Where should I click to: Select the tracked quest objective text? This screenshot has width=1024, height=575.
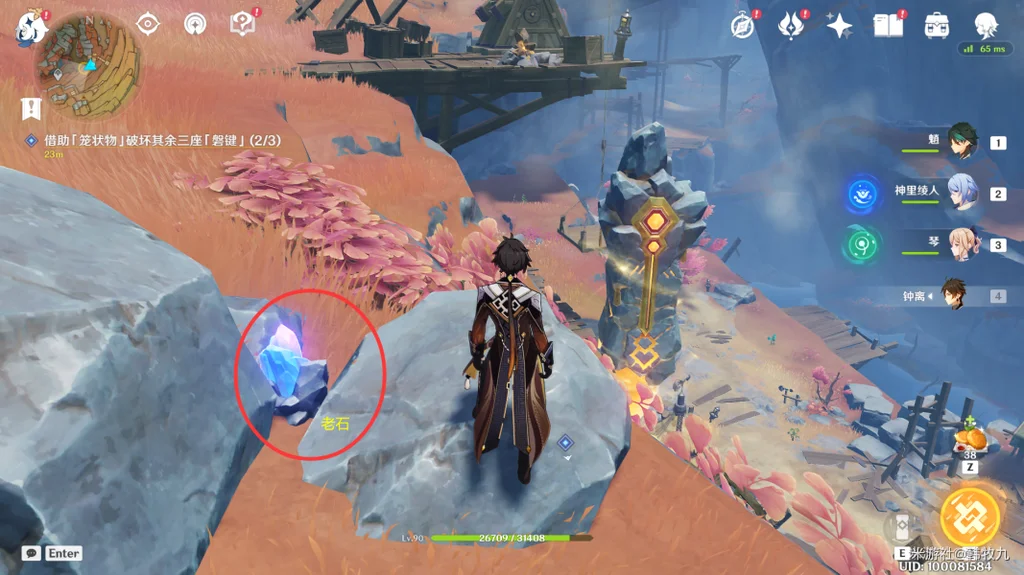tap(161, 142)
